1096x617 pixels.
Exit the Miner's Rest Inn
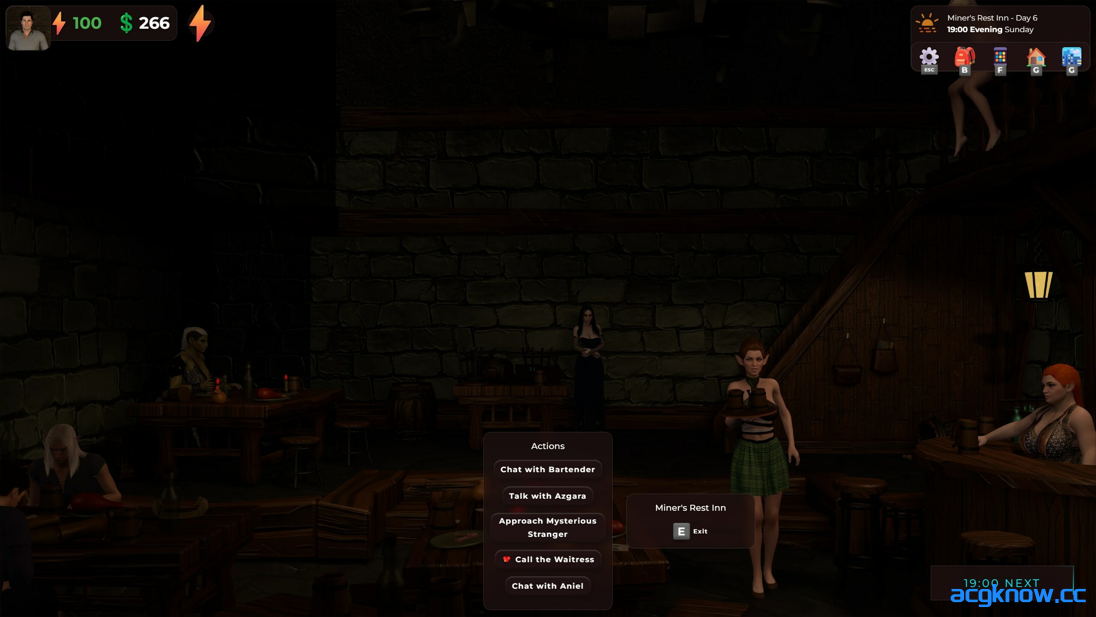(x=690, y=531)
